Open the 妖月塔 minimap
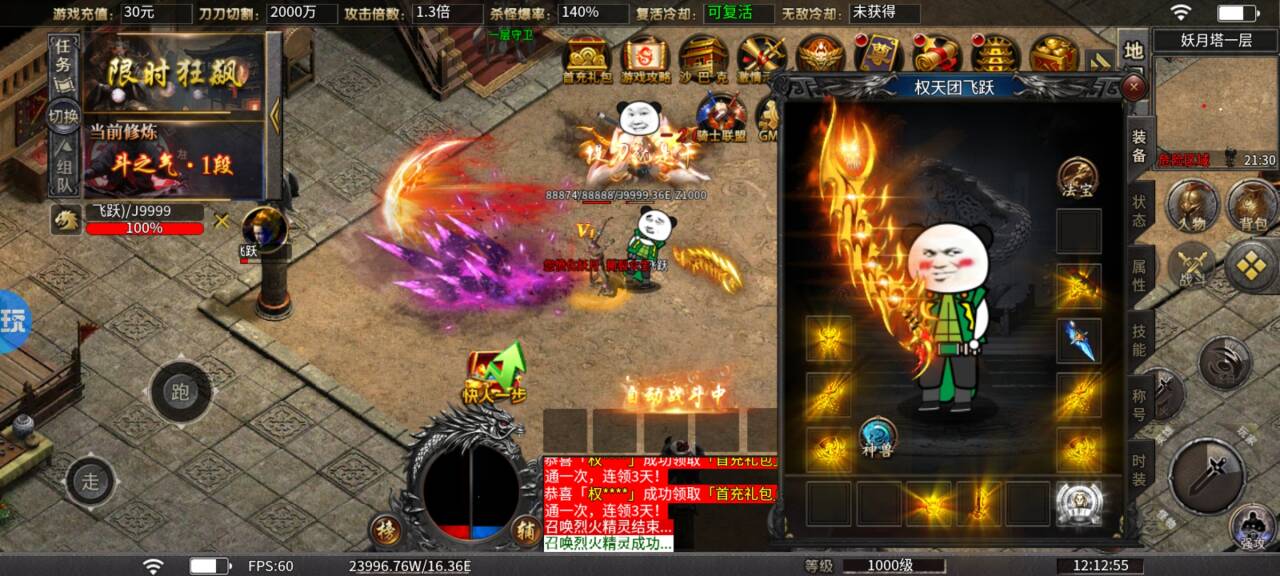The image size is (1280, 576). [x=1216, y=110]
